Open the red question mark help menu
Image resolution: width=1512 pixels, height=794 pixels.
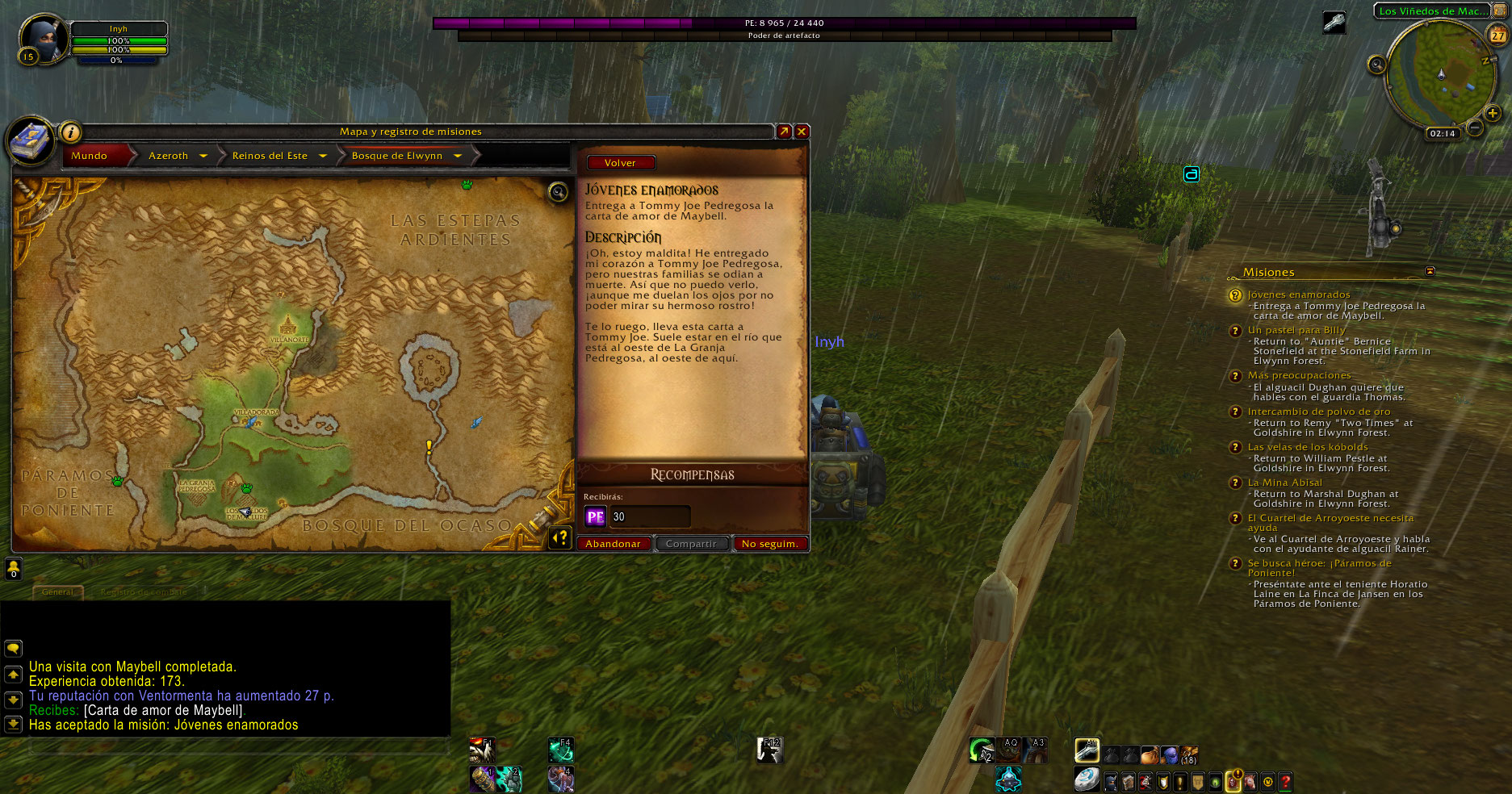point(1286,781)
